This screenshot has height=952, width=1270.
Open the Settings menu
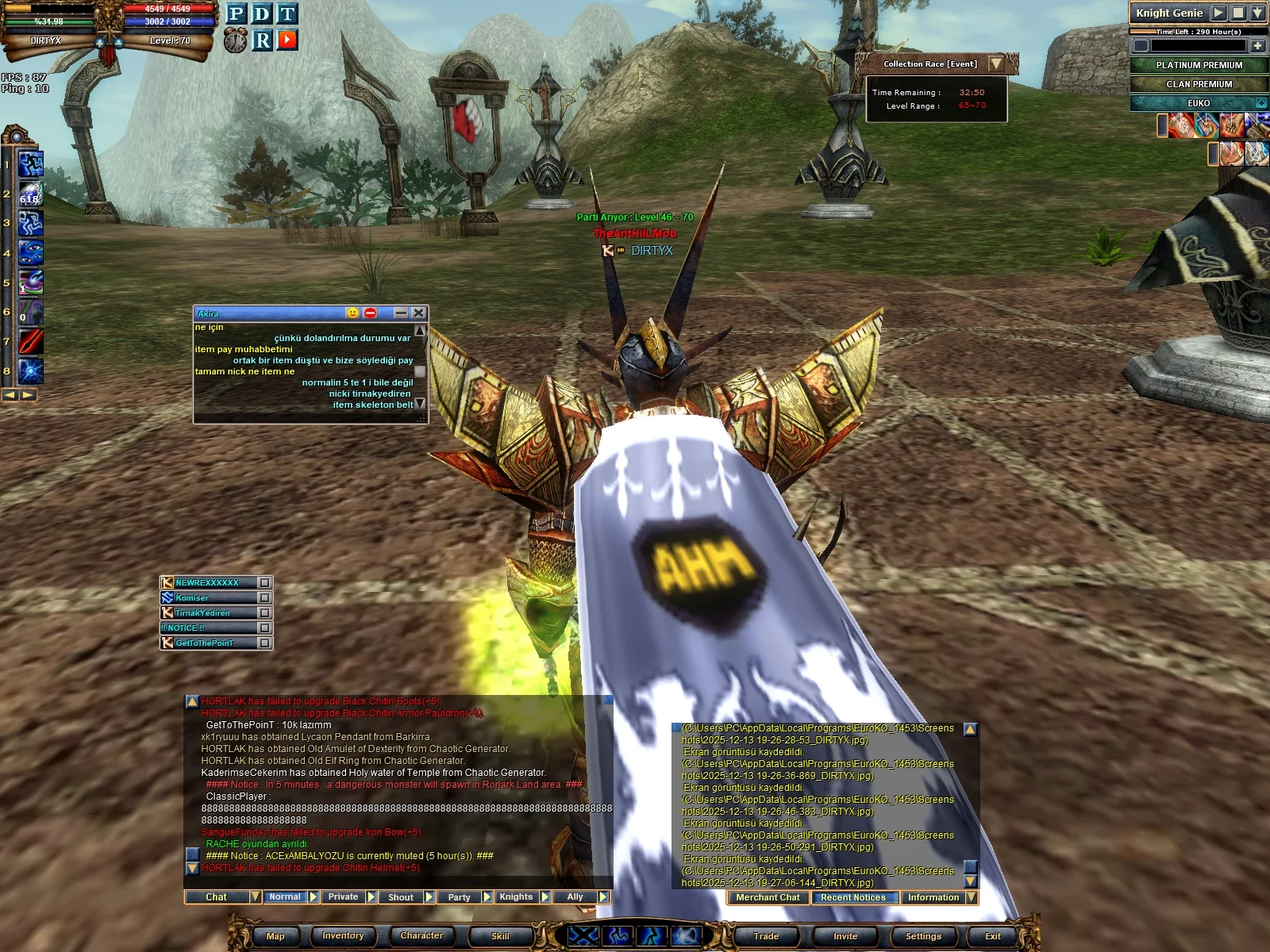coord(923,936)
